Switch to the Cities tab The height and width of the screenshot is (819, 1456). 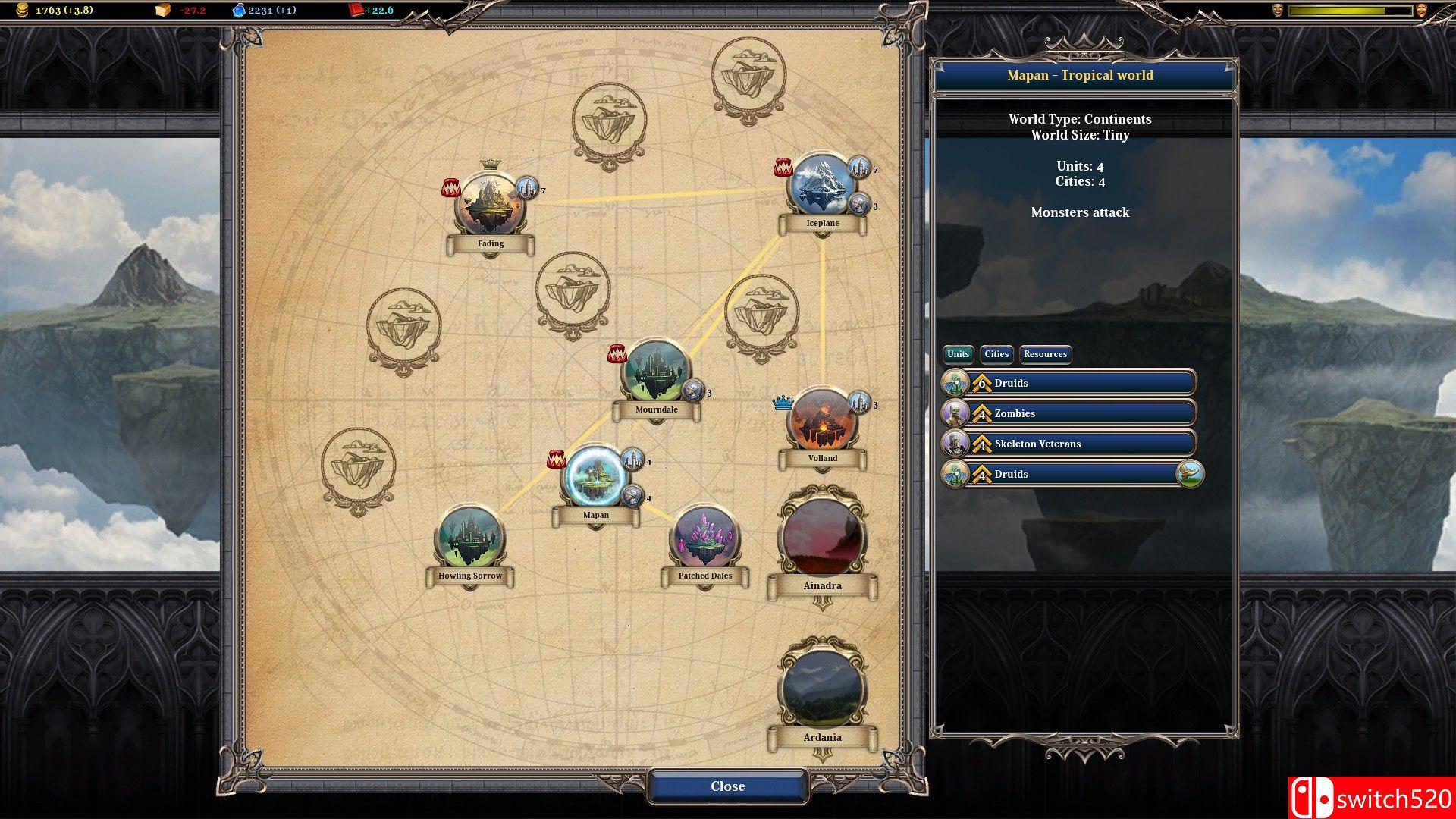996,354
